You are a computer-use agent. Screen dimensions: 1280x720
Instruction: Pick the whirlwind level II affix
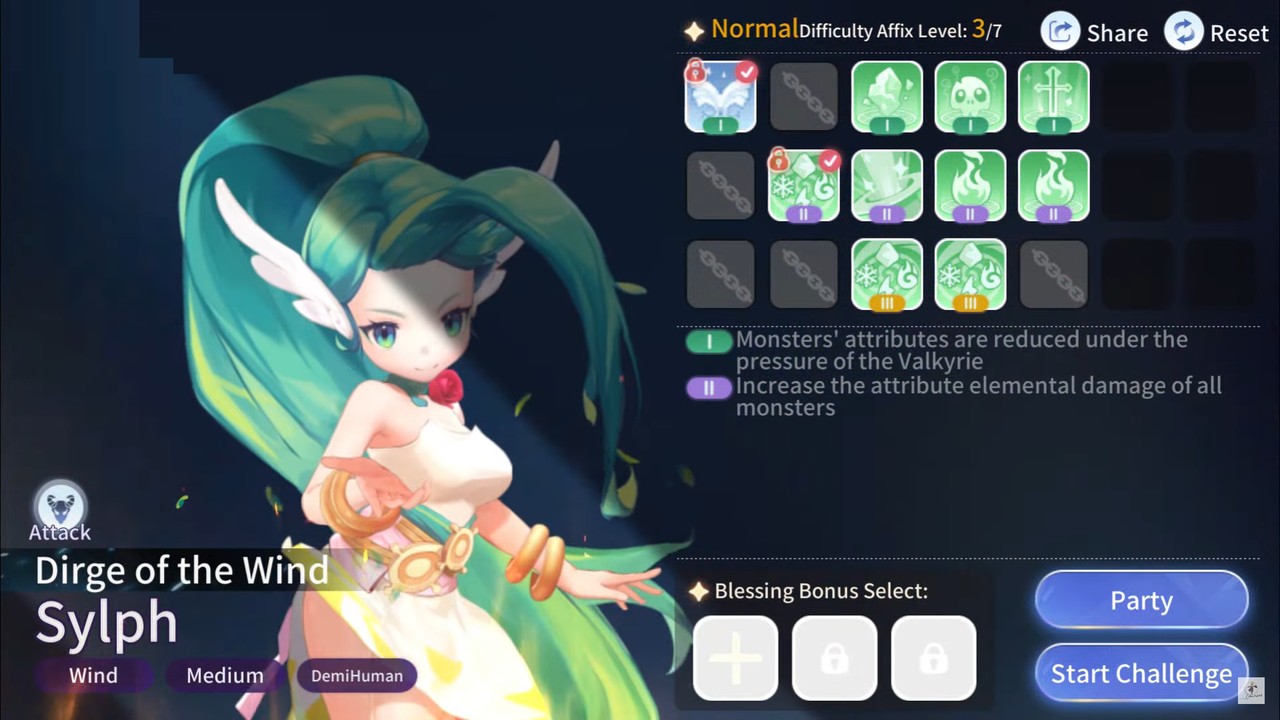(x=887, y=185)
